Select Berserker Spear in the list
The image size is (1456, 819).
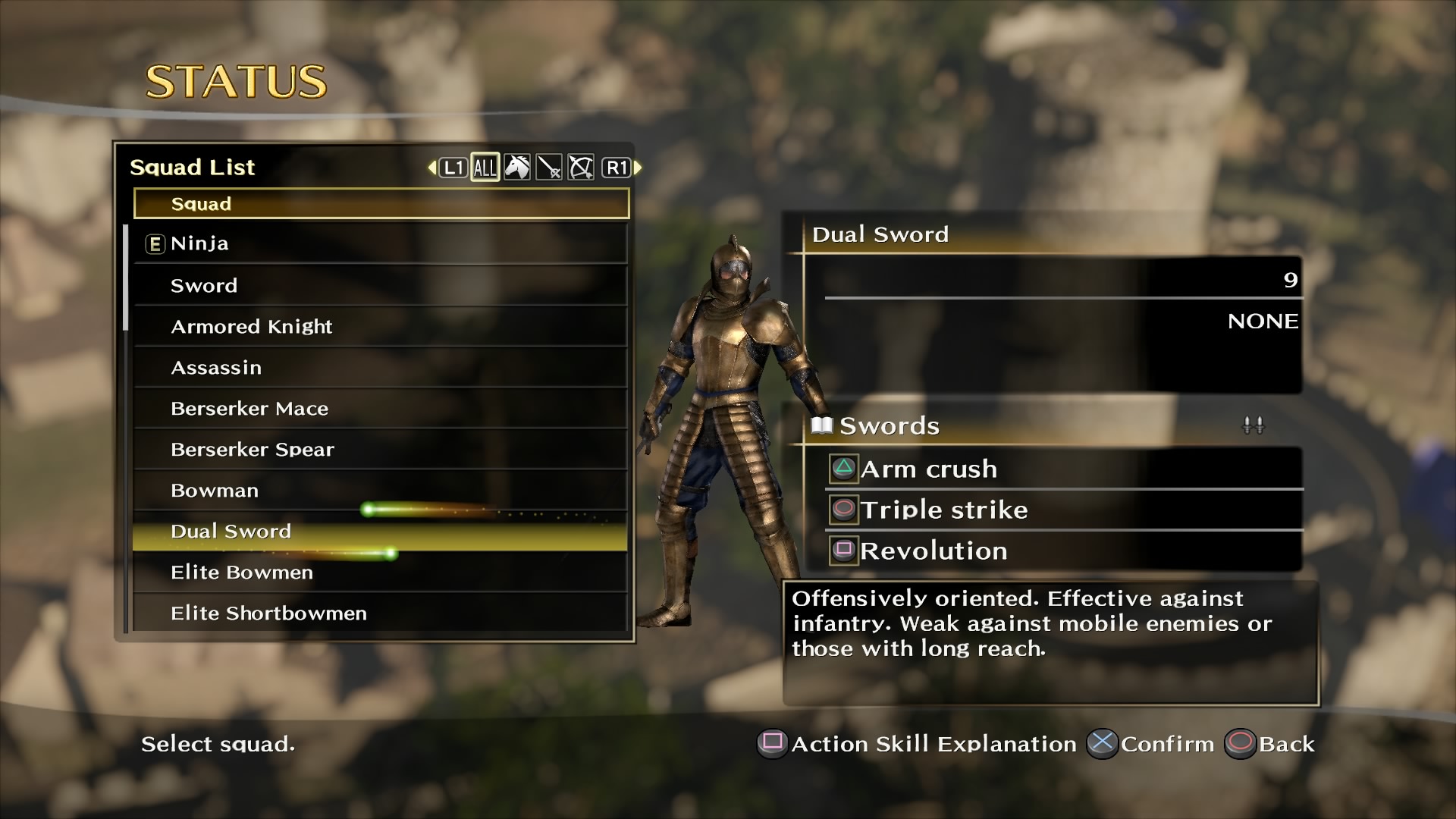pos(379,450)
